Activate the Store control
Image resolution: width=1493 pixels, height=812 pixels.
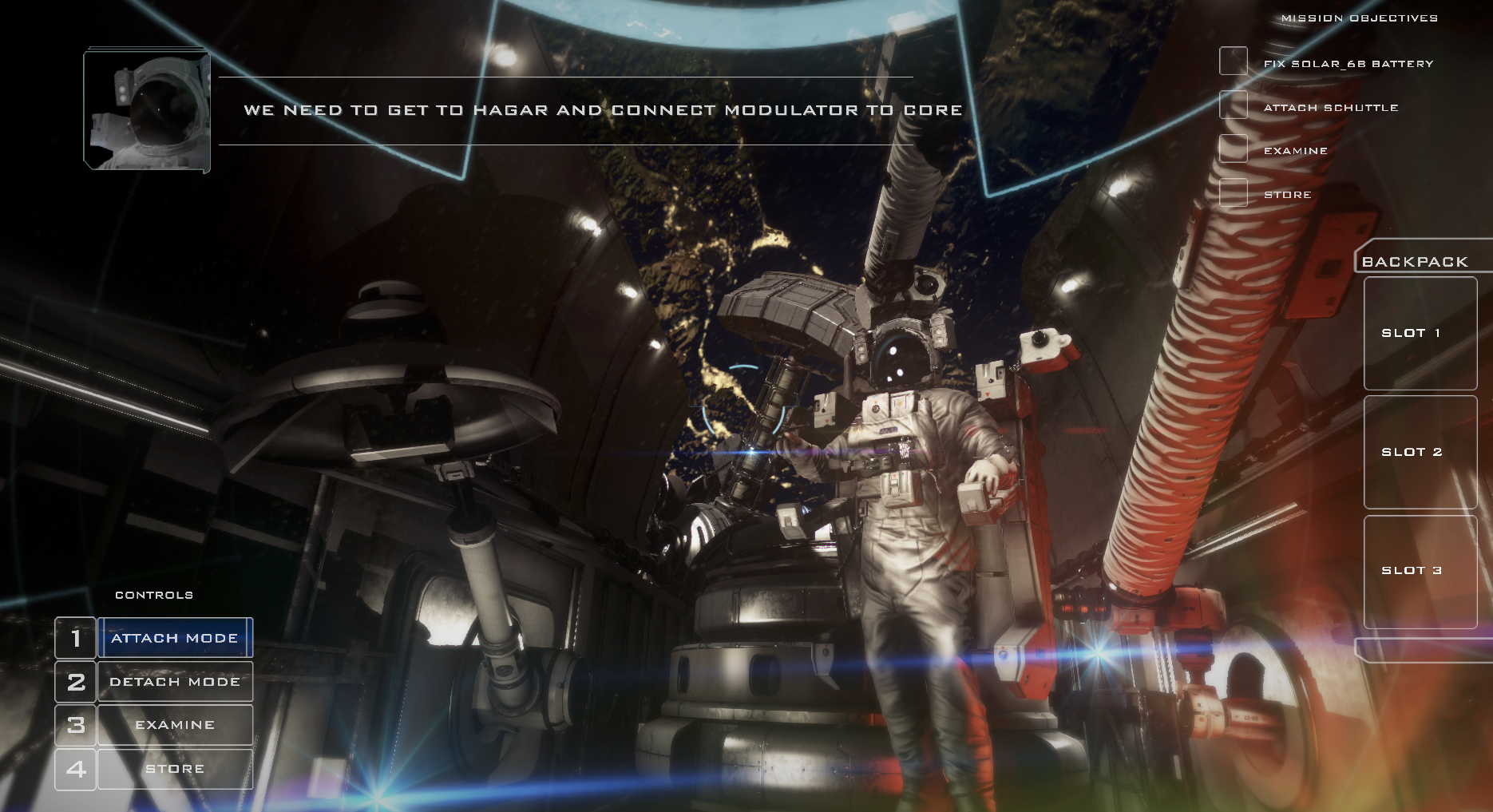click(x=175, y=767)
